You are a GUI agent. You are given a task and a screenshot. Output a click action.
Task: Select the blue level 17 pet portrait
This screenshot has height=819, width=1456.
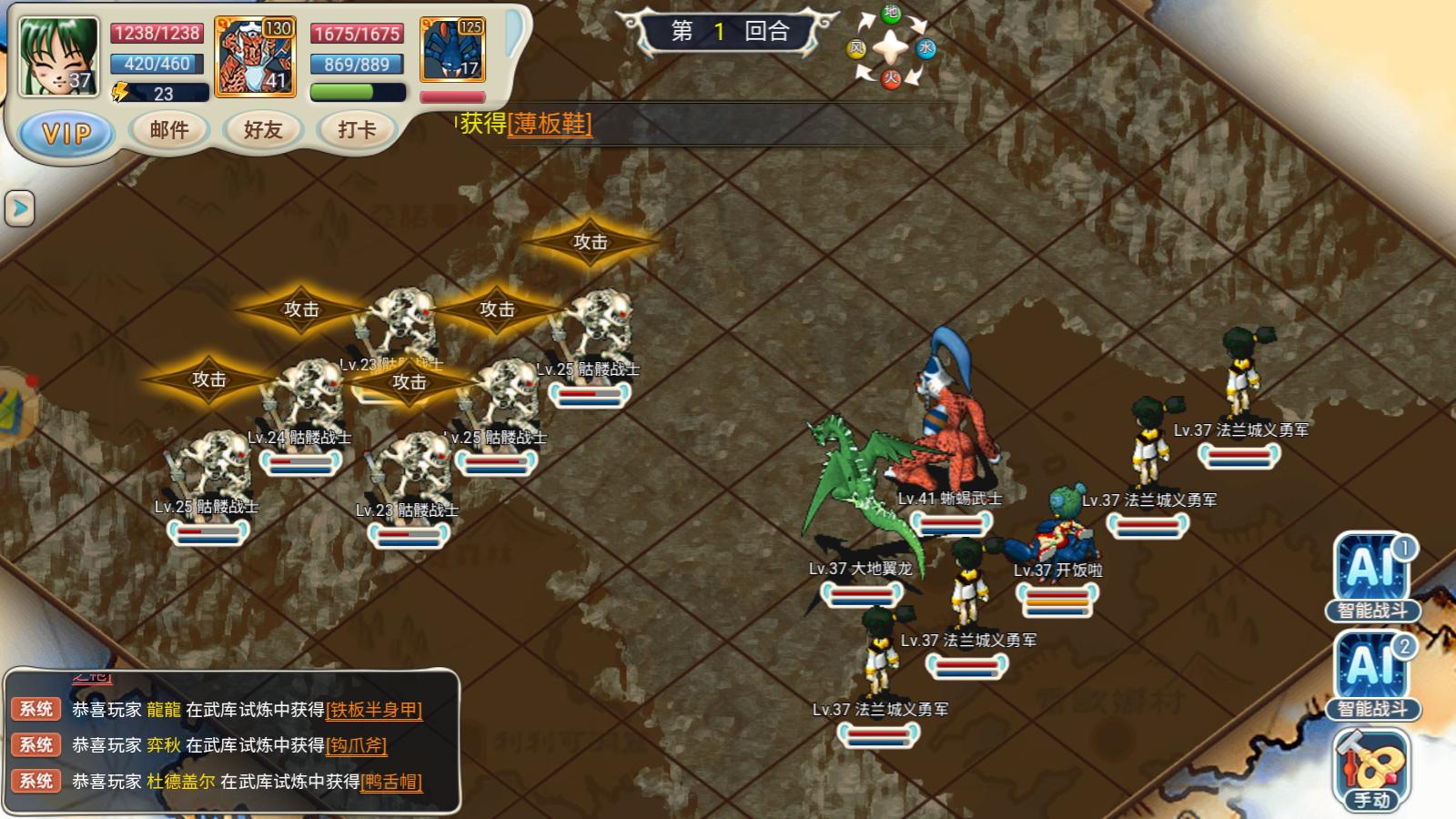point(452,51)
